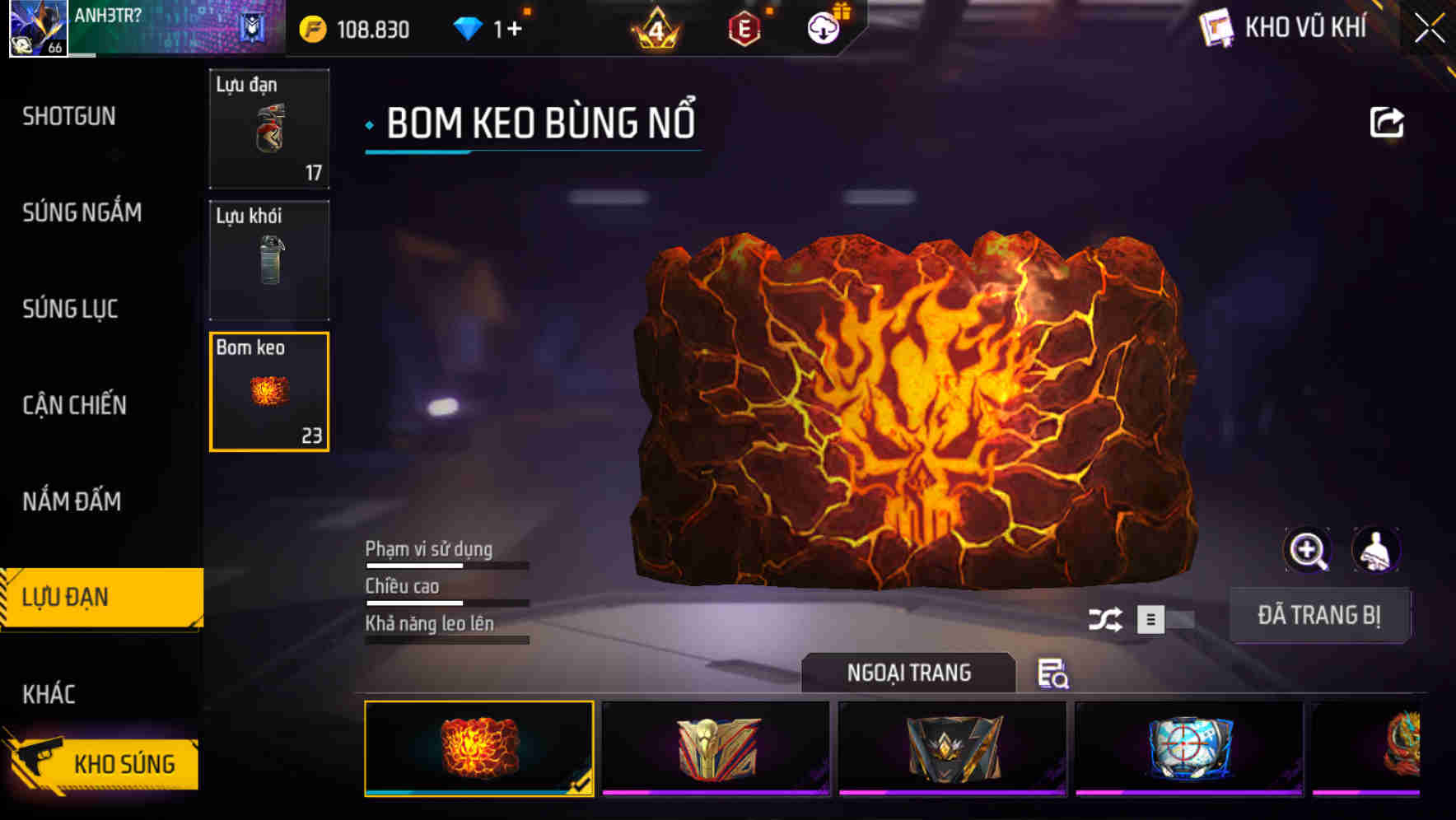Tap the share icon near Bom Keo Bung No
Viewport: 1456px width, 820px height.
click(x=1387, y=121)
